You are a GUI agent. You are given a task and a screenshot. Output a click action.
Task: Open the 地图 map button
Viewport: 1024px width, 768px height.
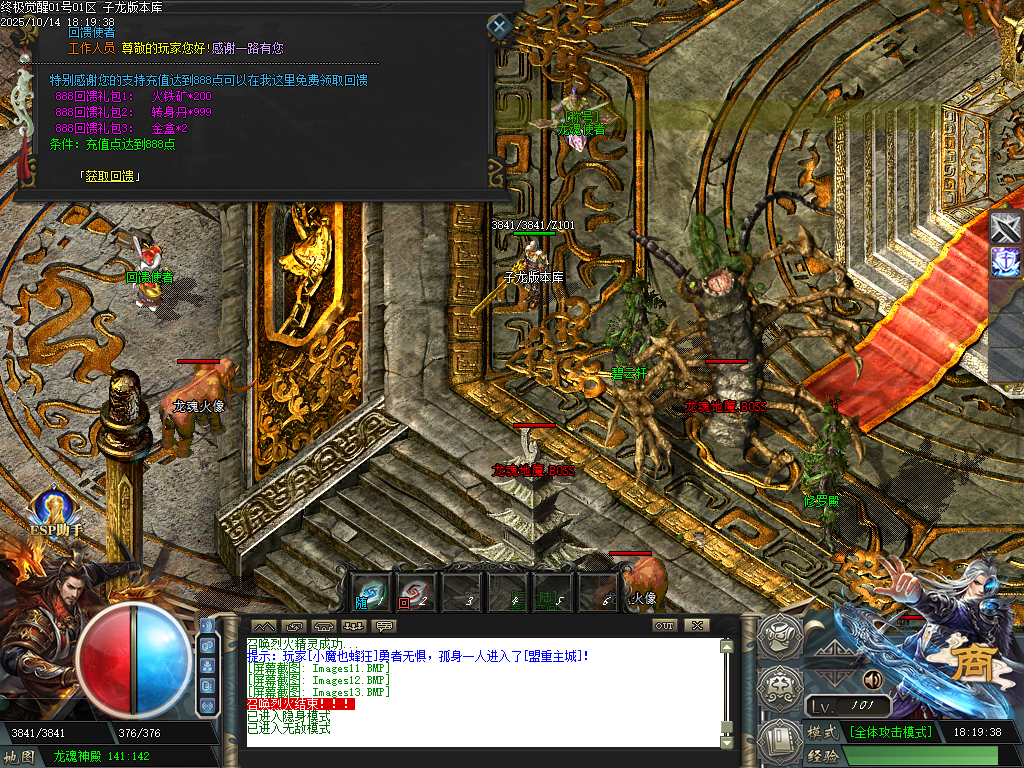pyautogui.click(x=21, y=757)
